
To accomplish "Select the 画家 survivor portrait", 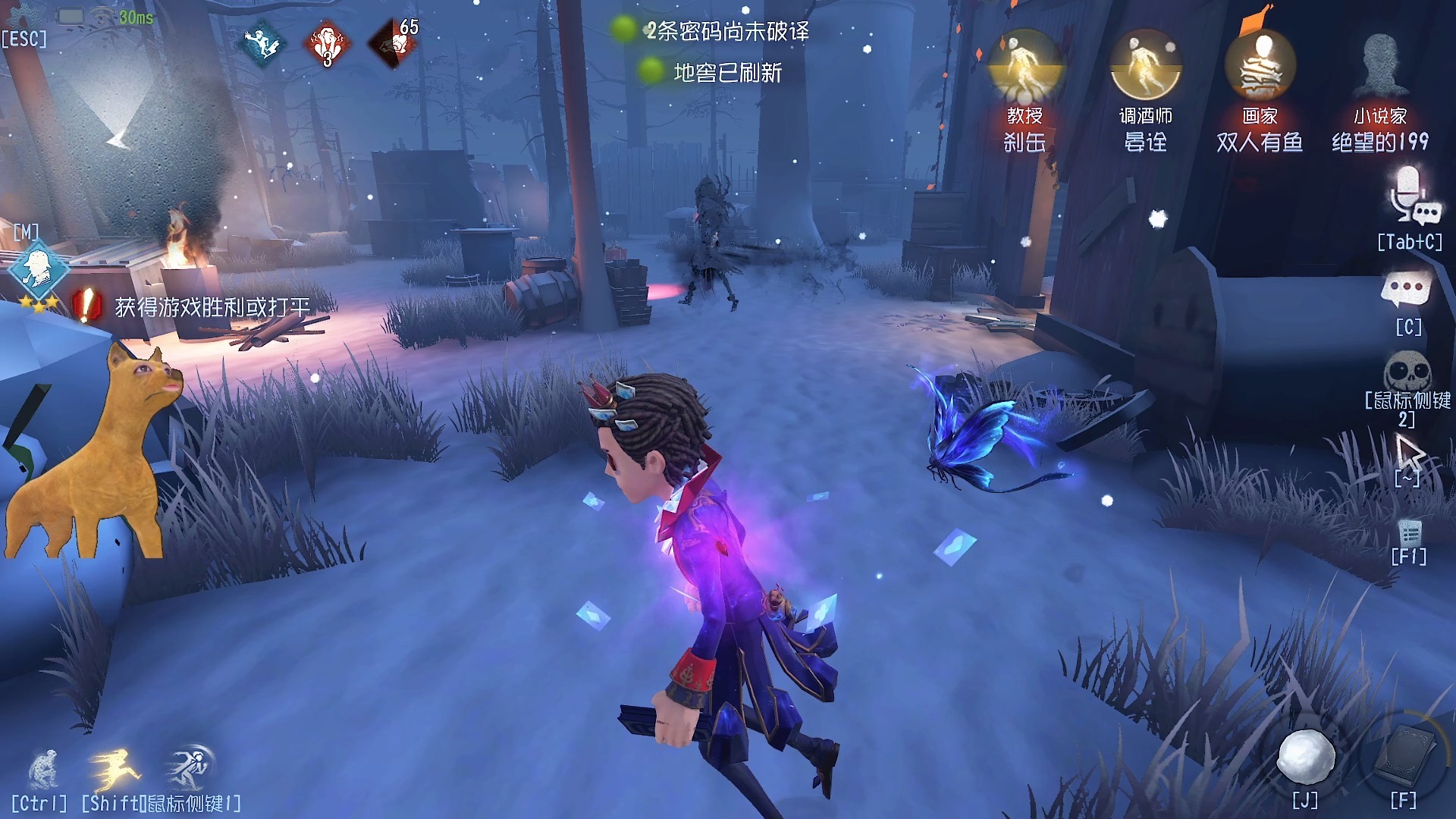I will (1260, 66).
